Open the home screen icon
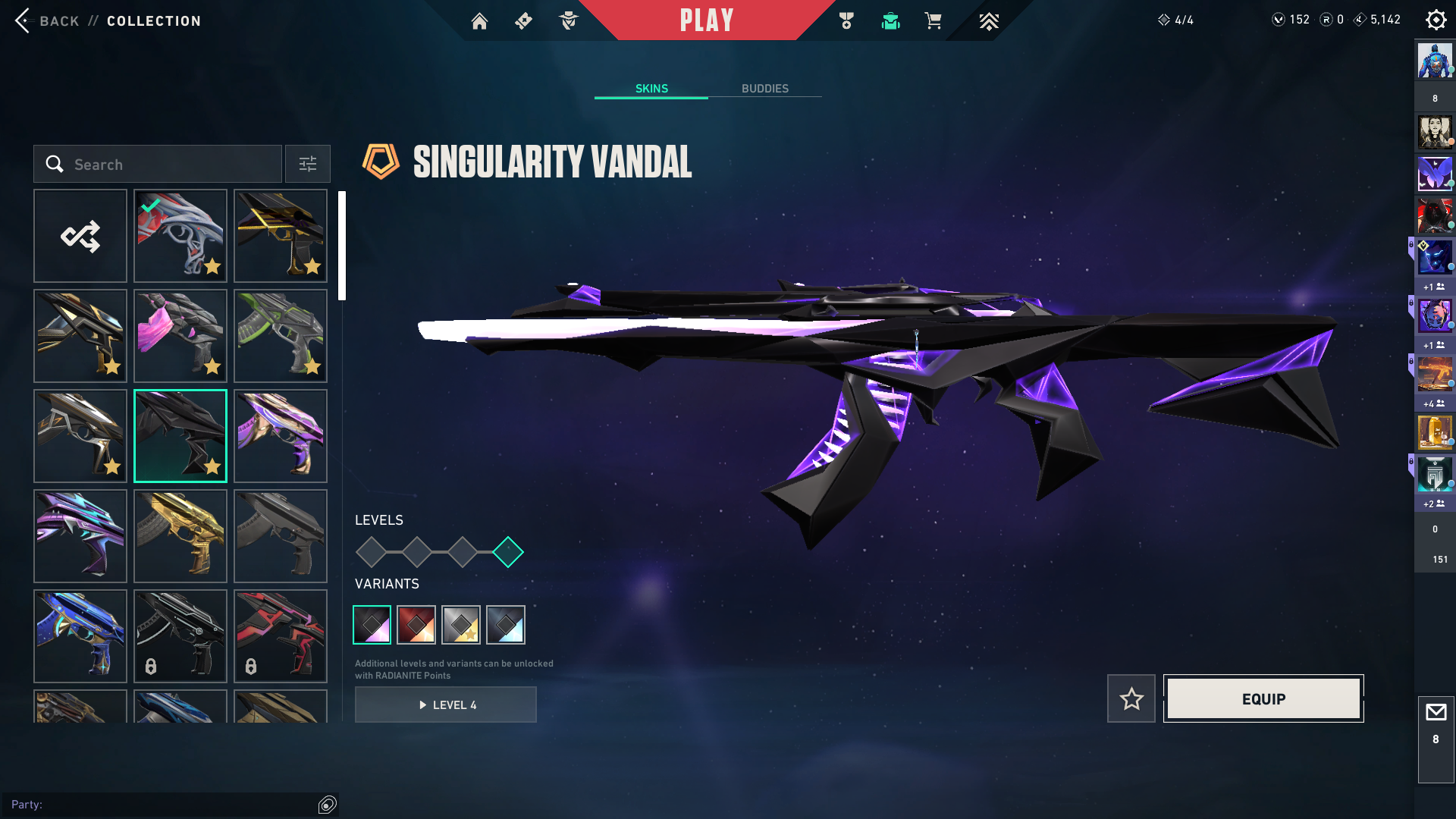The image size is (1456, 819). [479, 21]
